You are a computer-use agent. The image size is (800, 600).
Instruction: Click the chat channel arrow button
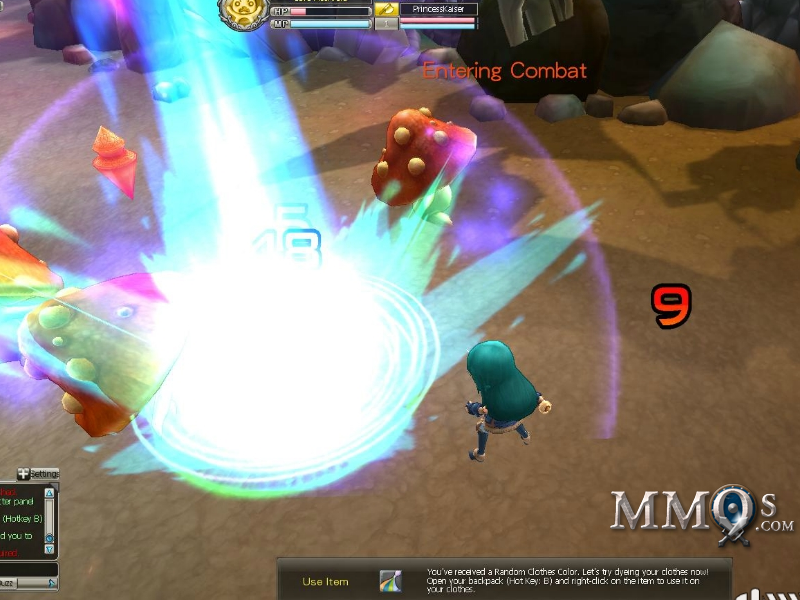tap(50, 582)
